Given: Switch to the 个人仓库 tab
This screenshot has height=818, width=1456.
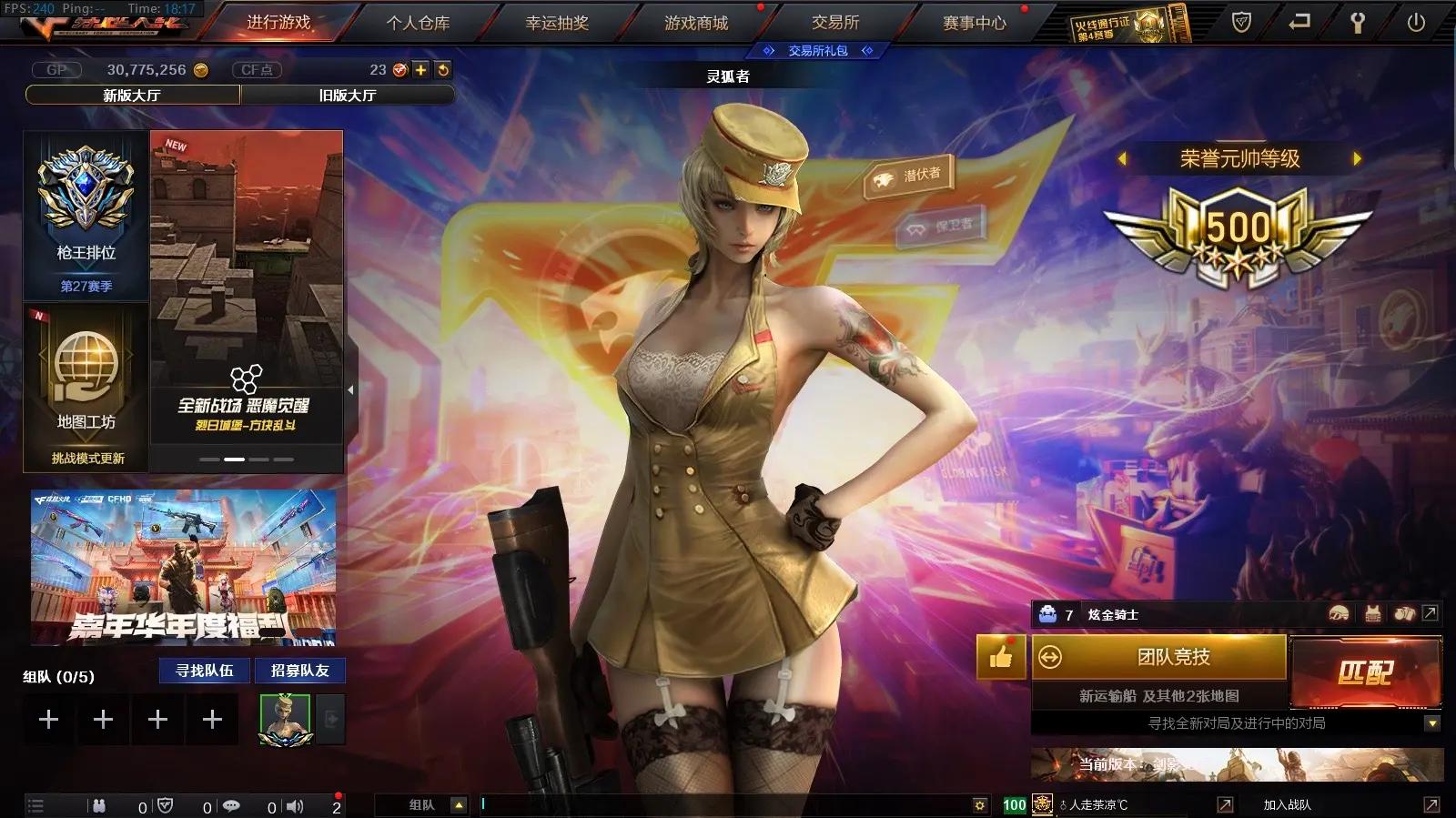Looking at the screenshot, I should [419, 24].
